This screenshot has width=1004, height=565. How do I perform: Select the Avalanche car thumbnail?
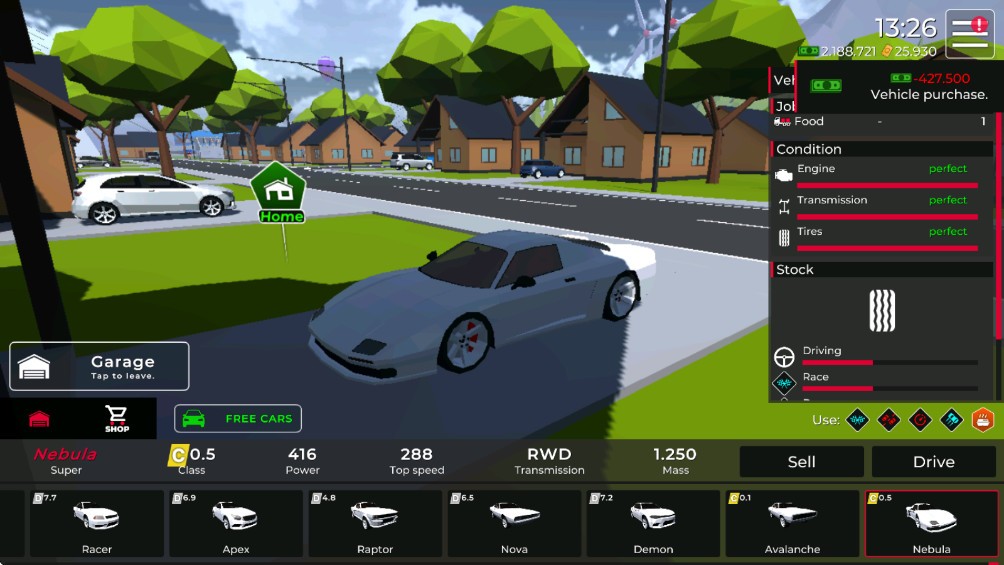coord(792,523)
